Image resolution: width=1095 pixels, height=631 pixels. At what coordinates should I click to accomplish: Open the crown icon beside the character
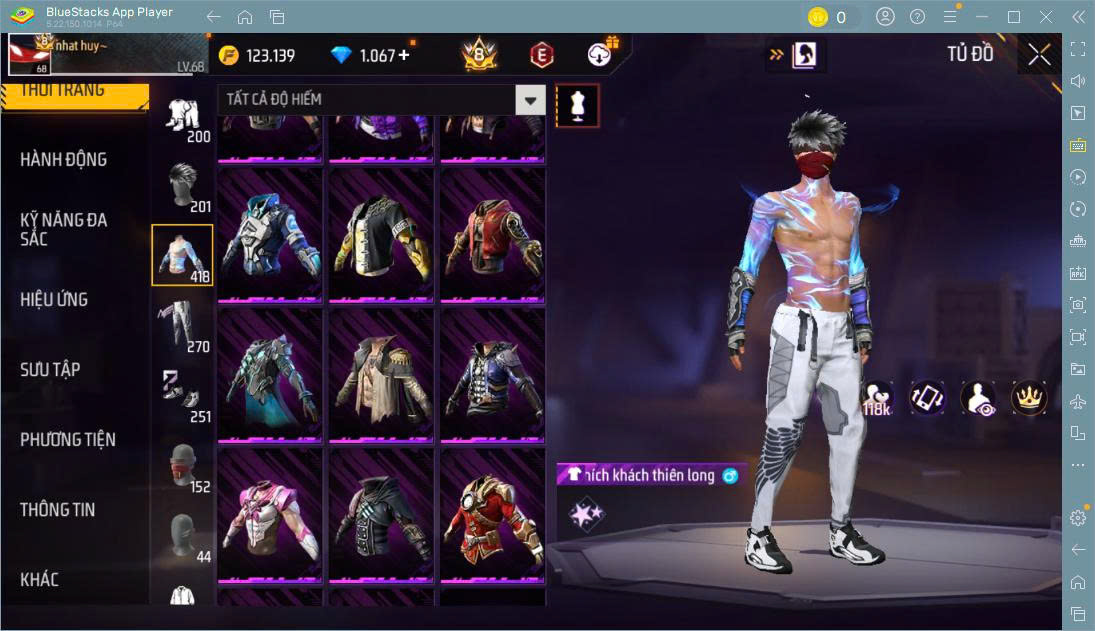(1028, 397)
